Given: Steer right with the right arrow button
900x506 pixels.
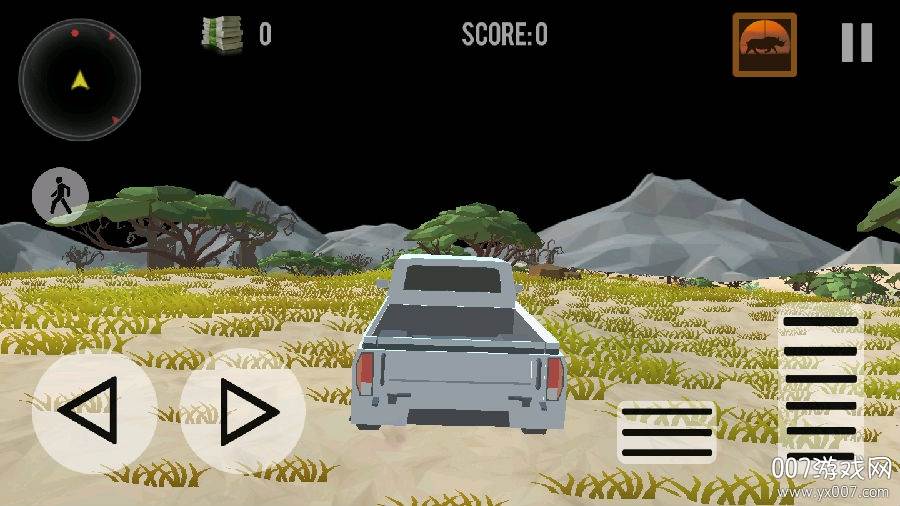Looking at the screenshot, I should coord(242,410).
